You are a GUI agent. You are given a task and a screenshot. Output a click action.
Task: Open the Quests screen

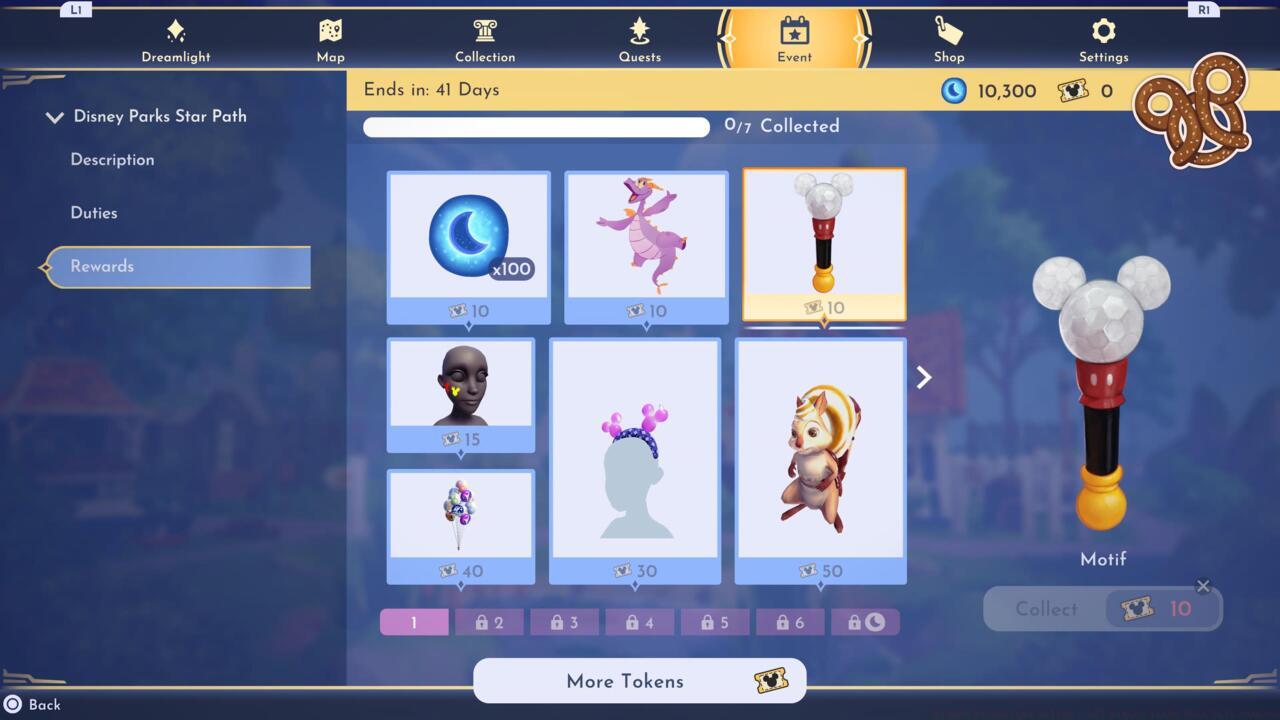[x=640, y=38]
